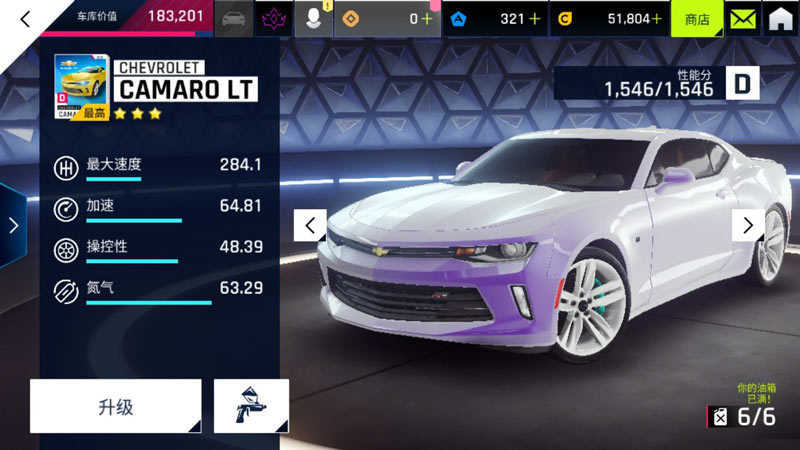
Task: Select the Camaro LT car card thumbnail
Action: tap(82, 86)
